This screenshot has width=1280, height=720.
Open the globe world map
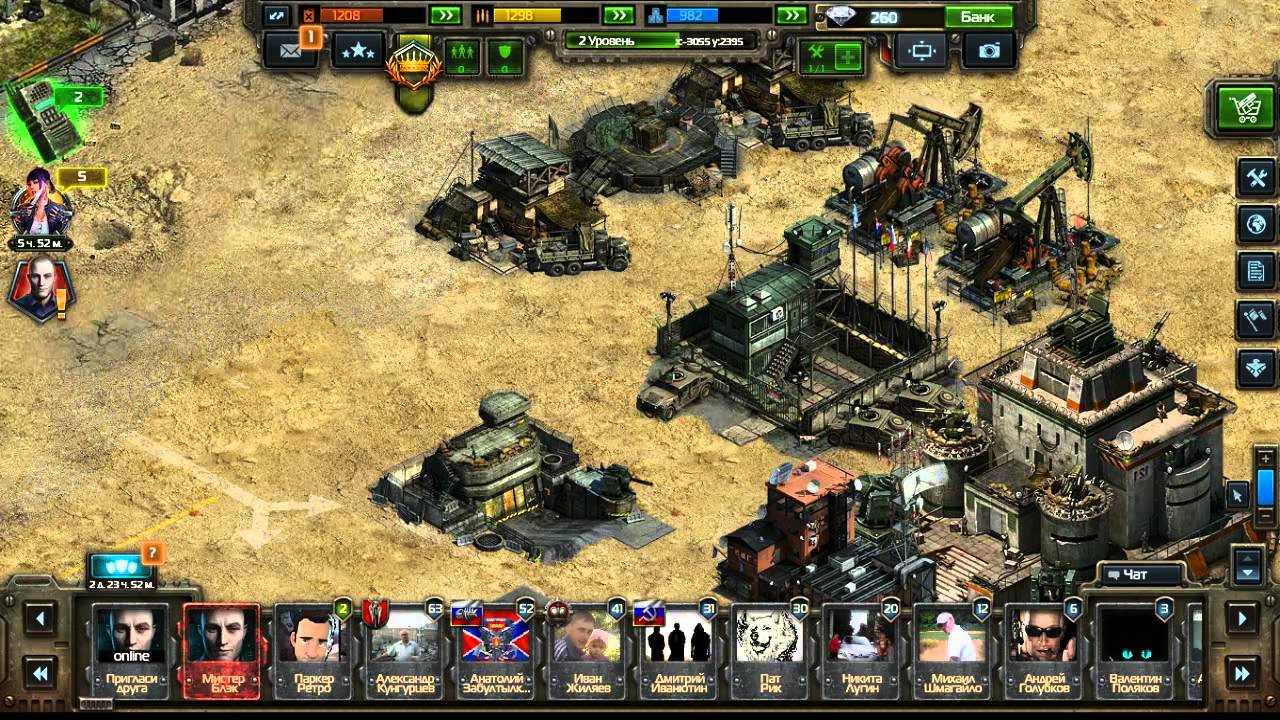click(1256, 225)
